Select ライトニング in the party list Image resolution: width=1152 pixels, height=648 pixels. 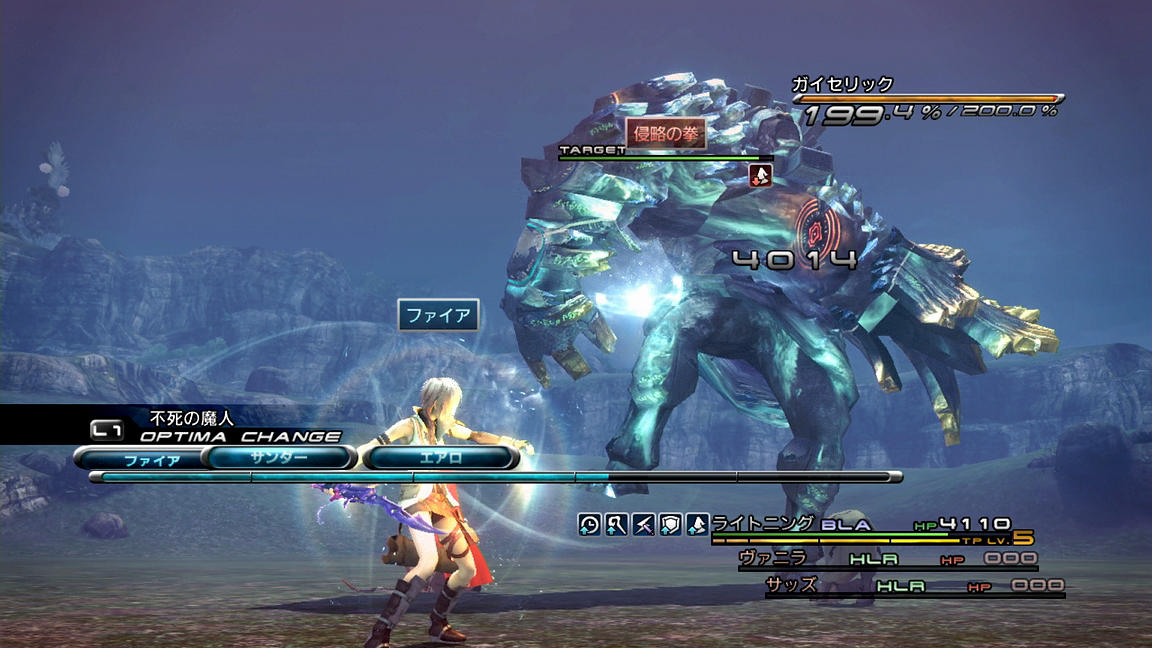tap(763, 523)
